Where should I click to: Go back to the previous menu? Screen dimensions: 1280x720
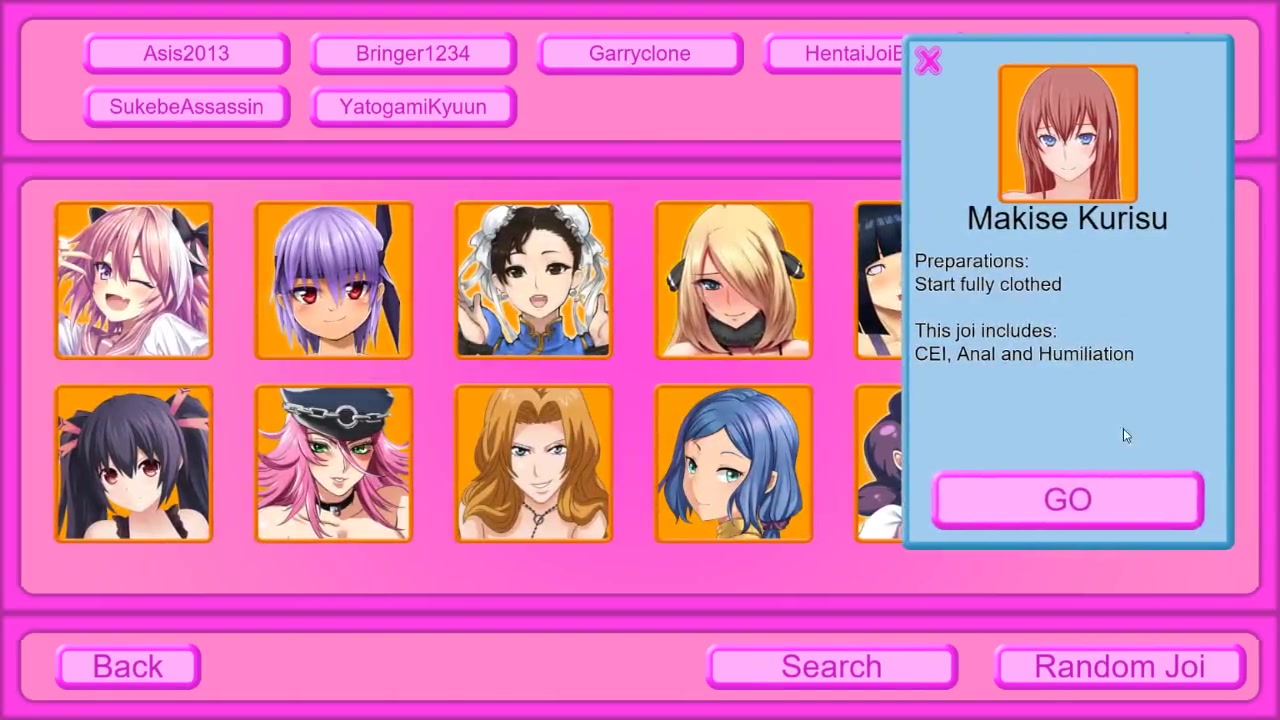[128, 667]
